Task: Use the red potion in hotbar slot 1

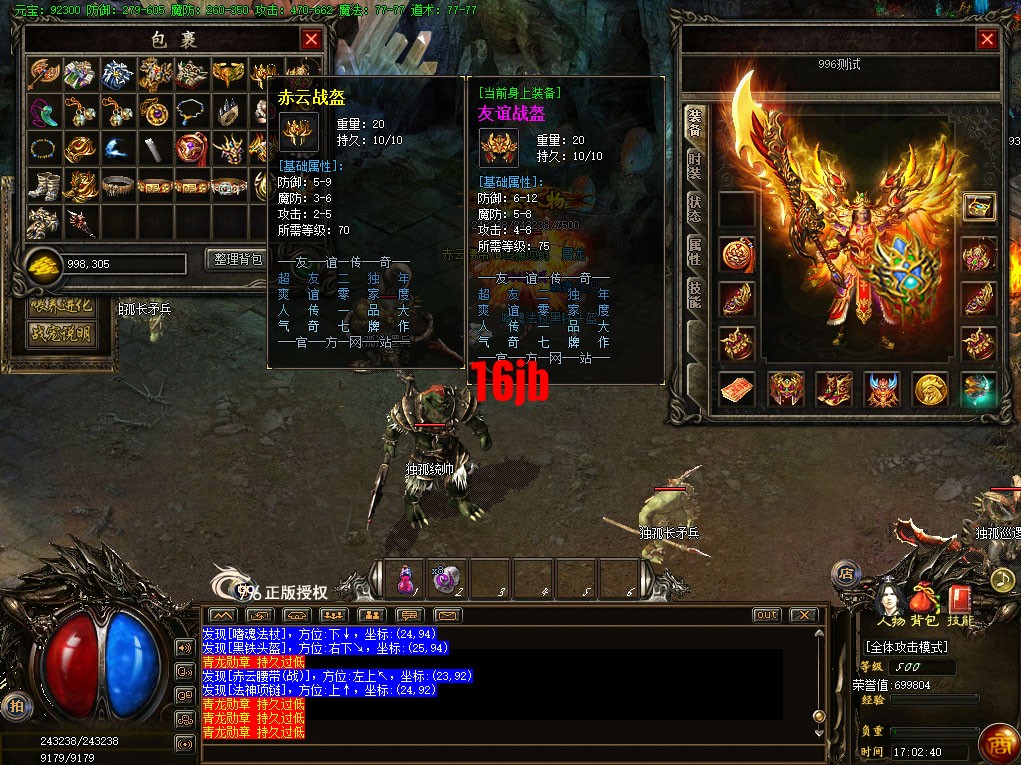Action: click(x=406, y=578)
